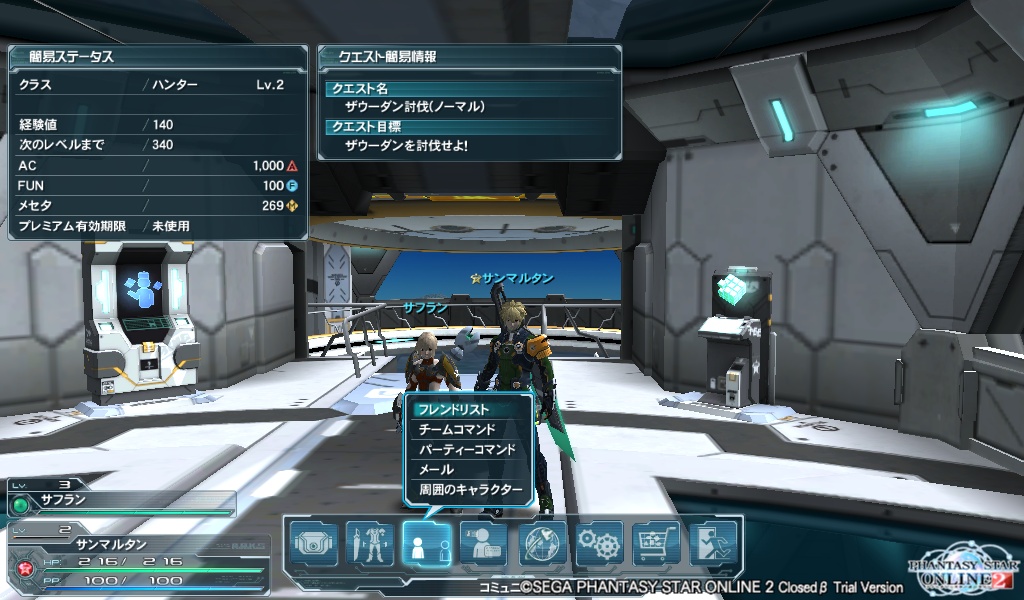Viewport: 1024px width, 600px height.
Task: Open the equipment icon showing weapon and armor
Action: coord(370,544)
